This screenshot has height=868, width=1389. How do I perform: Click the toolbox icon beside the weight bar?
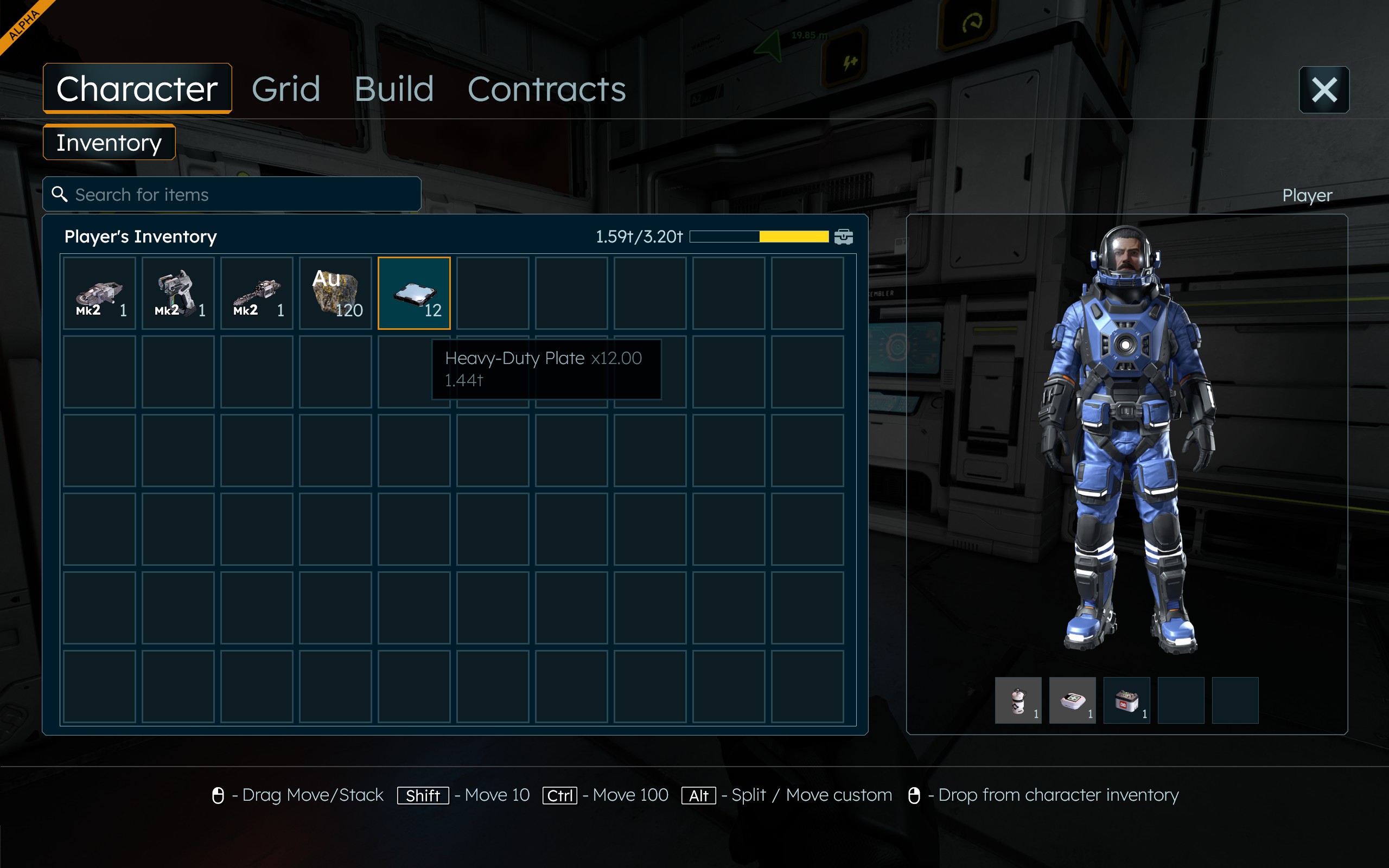click(x=843, y=237)
